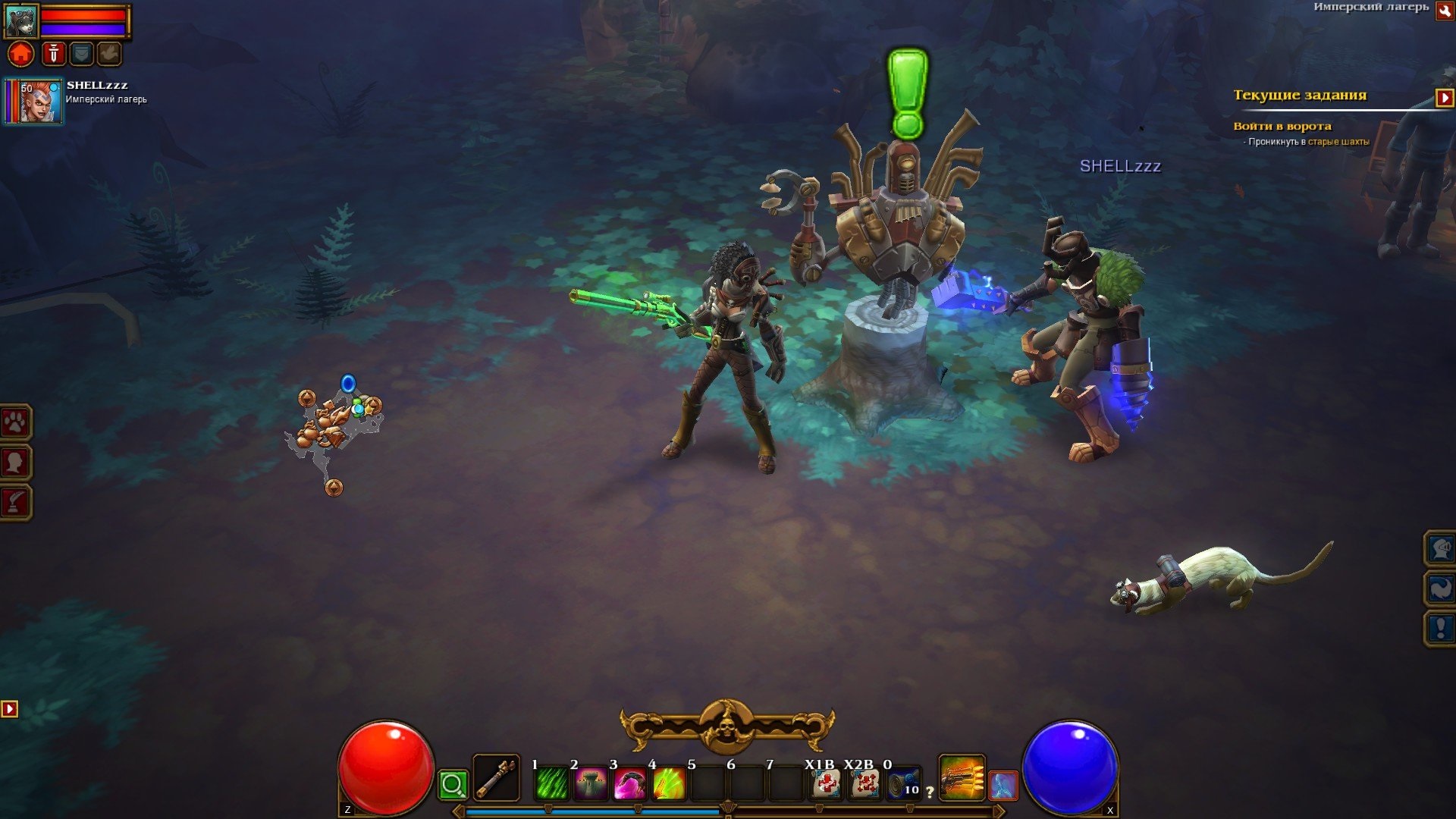
Task: Activate the pink scythe skill in slot 3
Action: (629, 784)
